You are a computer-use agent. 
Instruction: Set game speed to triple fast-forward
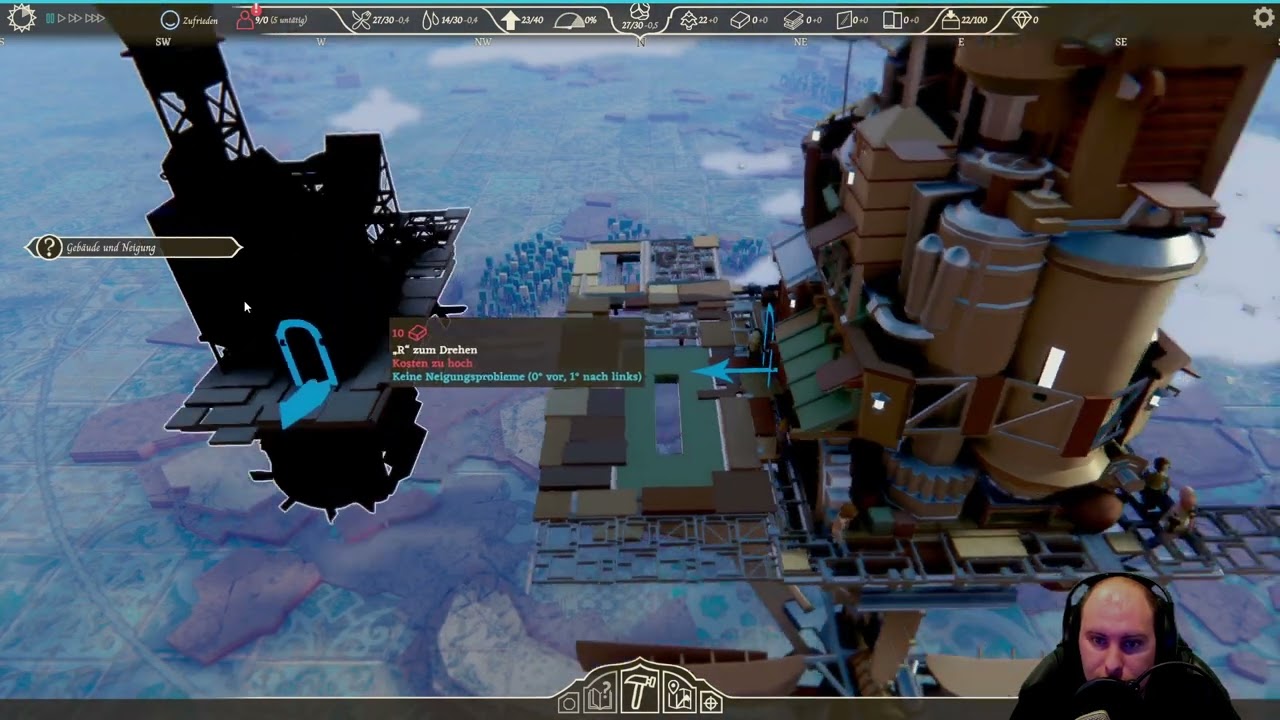(94, 18)
